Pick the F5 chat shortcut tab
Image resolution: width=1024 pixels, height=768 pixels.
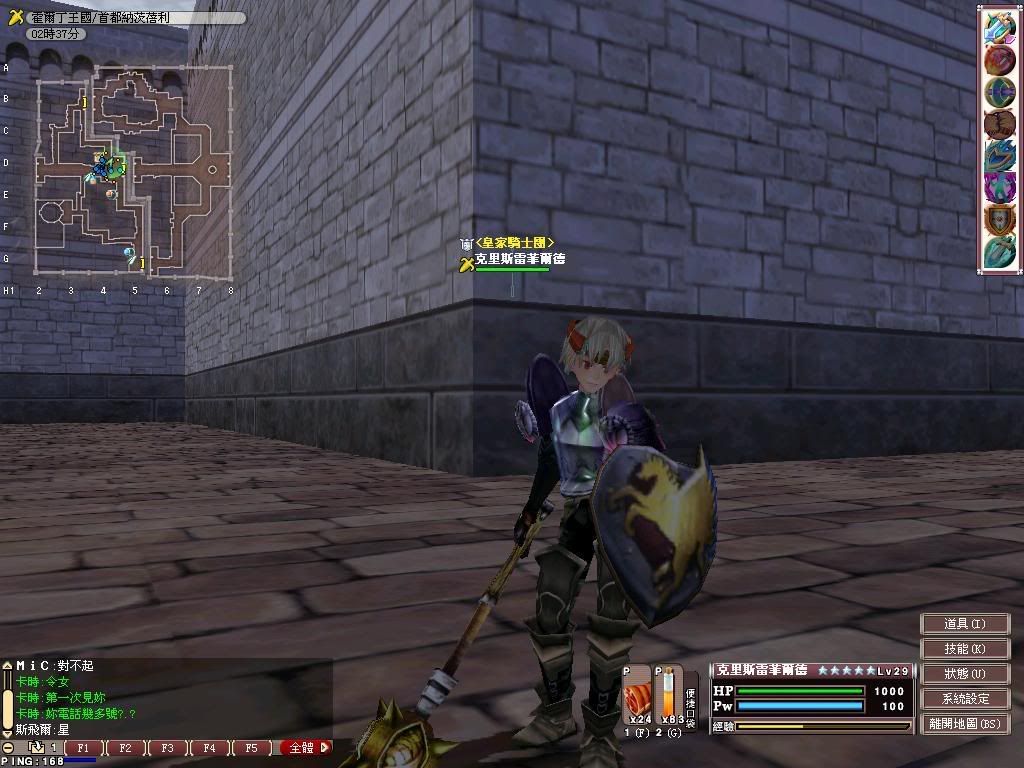point(251,747)
